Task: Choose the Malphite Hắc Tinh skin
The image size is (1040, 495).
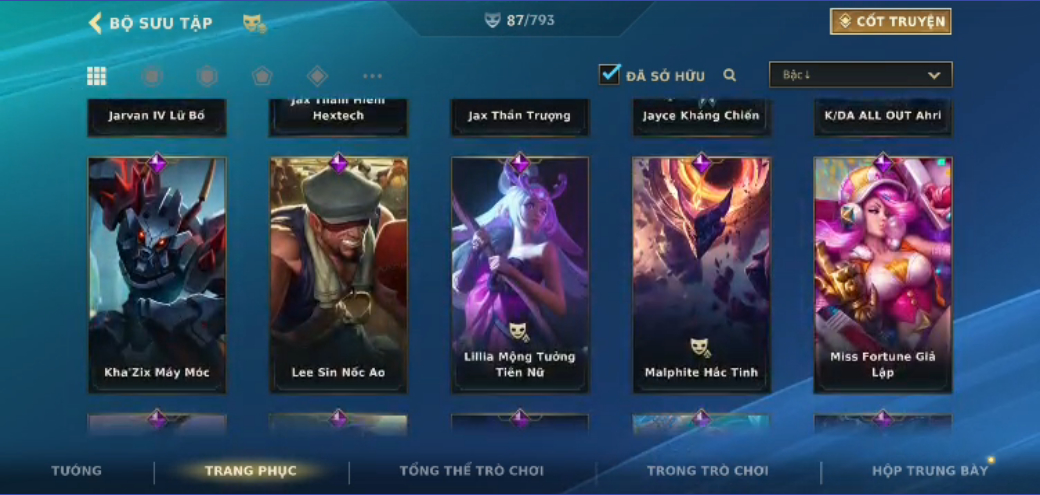Action: coord(701,275)
